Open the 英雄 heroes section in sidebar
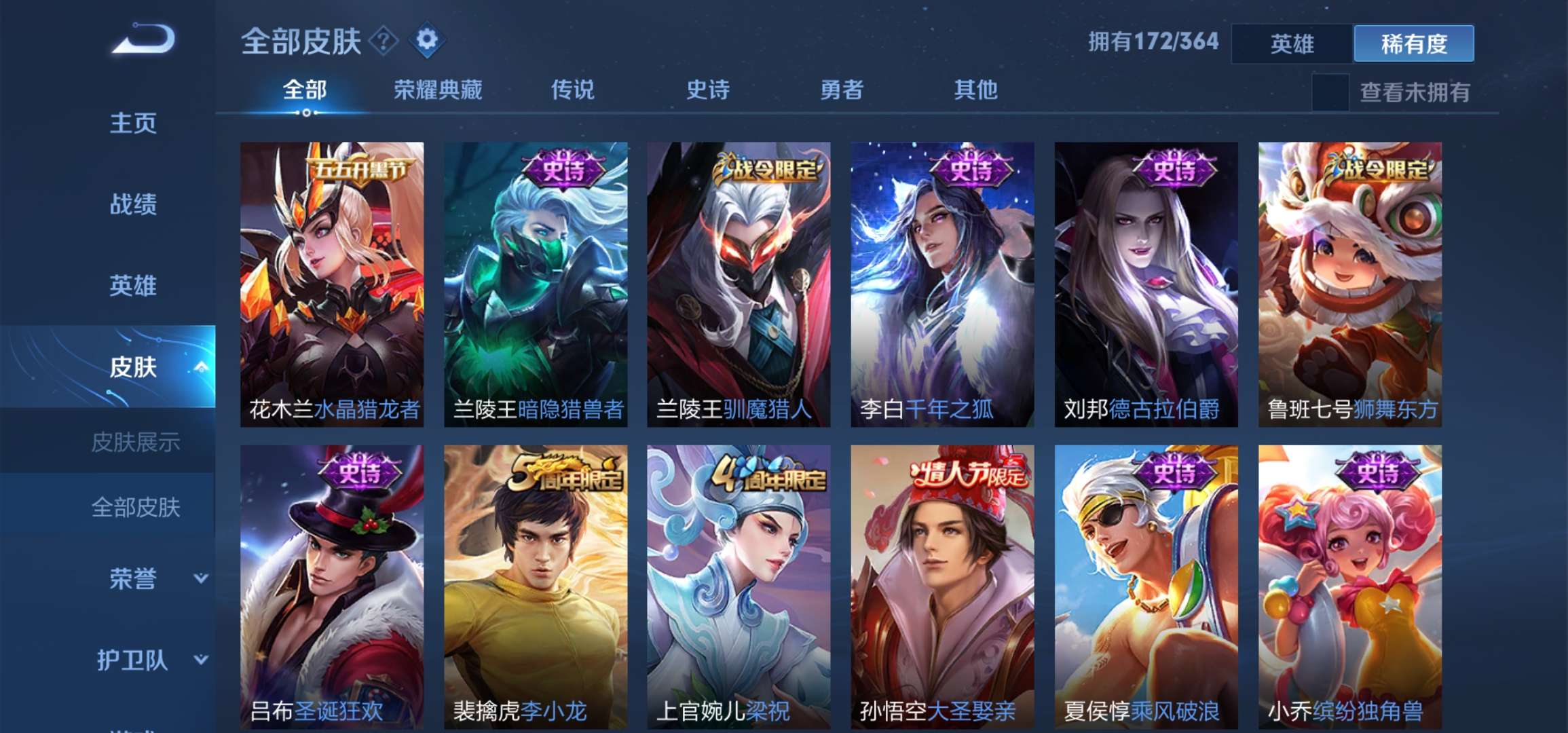Image resolution: width=1568 pixels, height=733 pixels. pos(133,286)
